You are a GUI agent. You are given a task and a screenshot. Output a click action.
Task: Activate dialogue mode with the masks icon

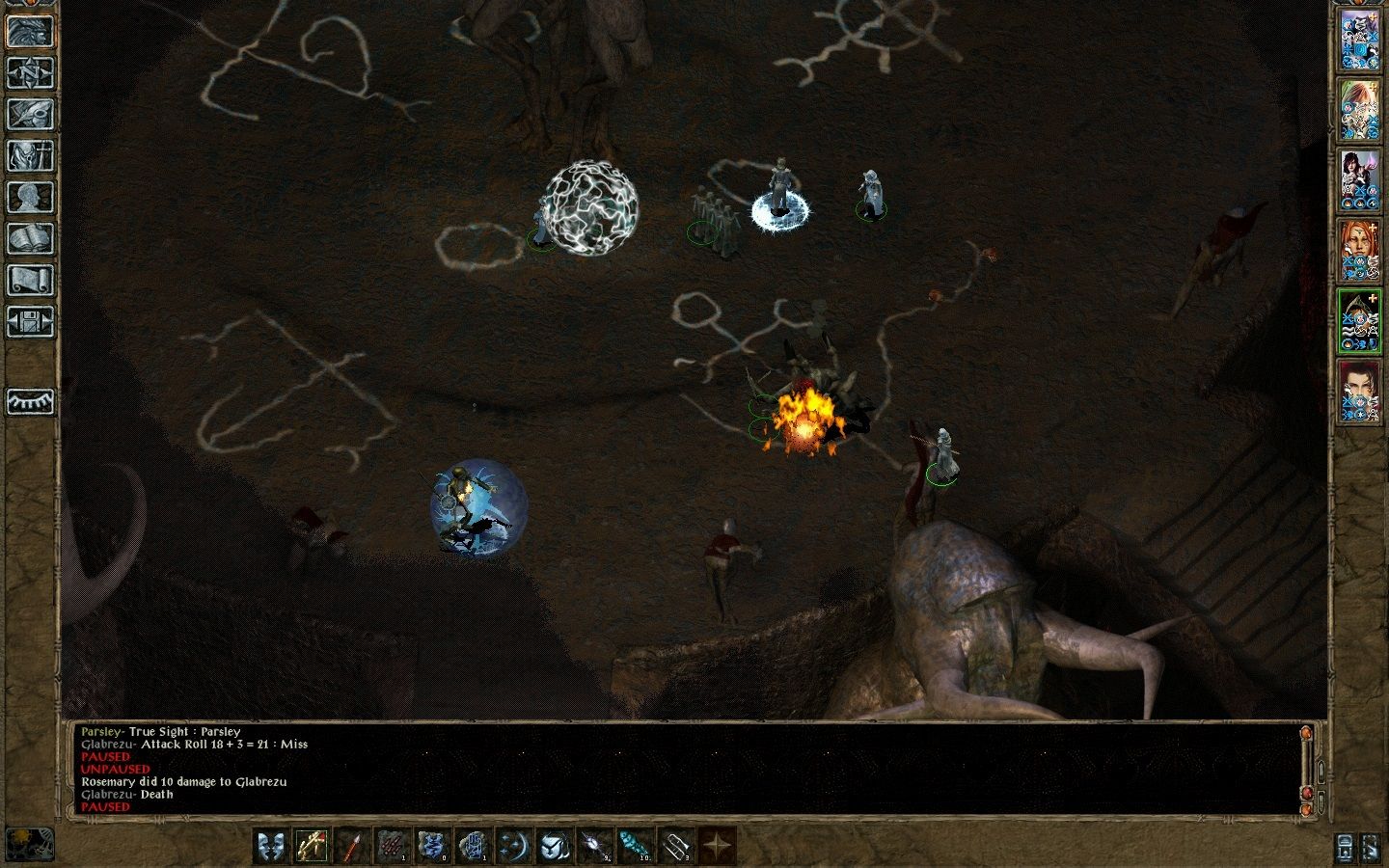[271, 846]
